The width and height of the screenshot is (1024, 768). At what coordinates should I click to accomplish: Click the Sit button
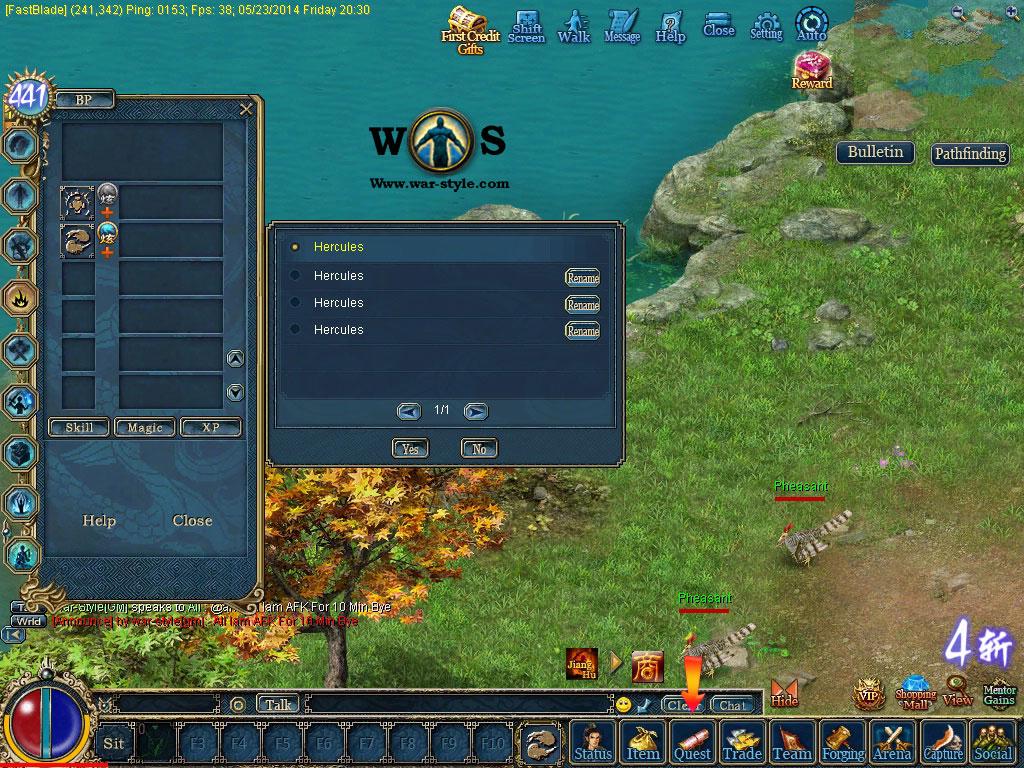pos(114,743)
